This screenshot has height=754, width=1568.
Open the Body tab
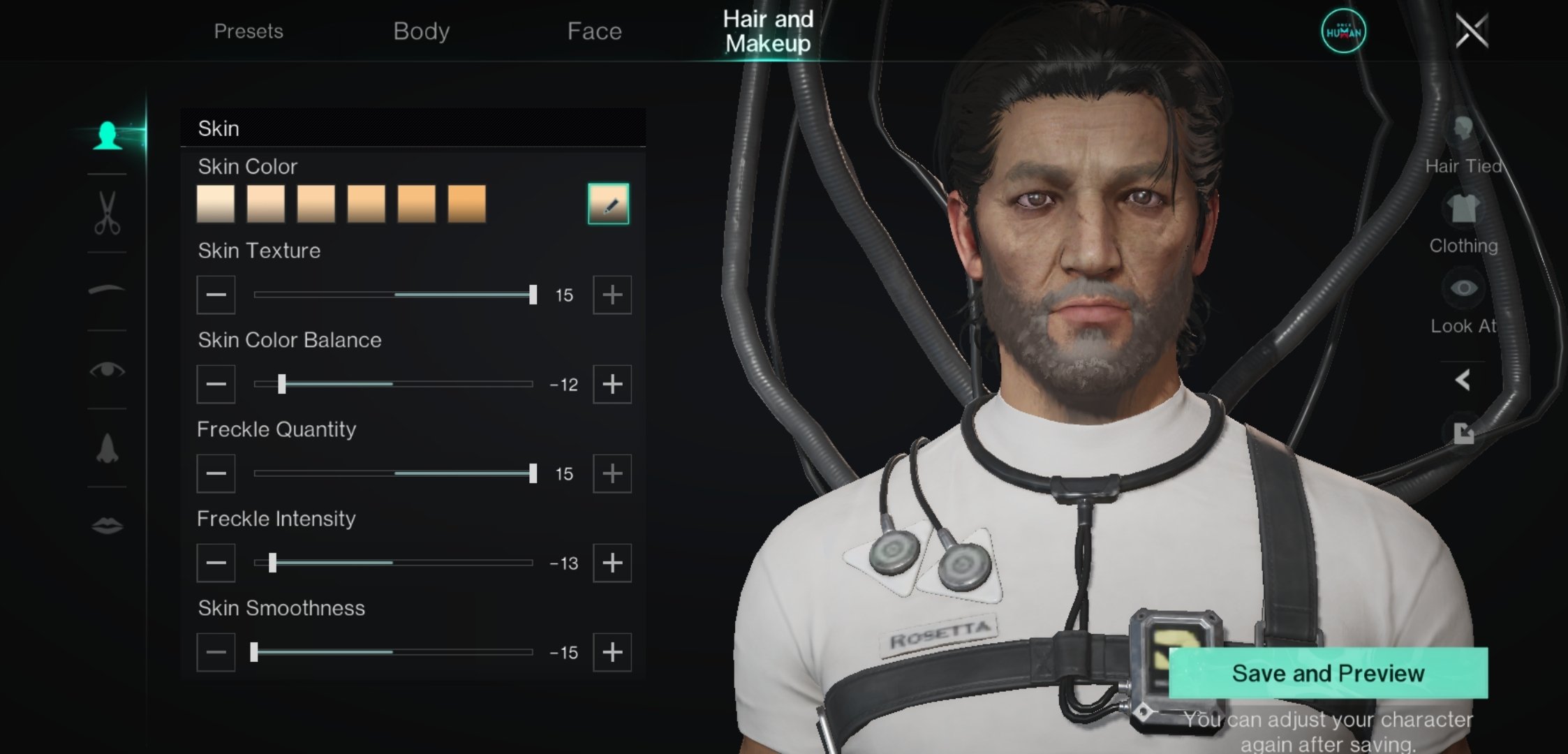[421, 31]
